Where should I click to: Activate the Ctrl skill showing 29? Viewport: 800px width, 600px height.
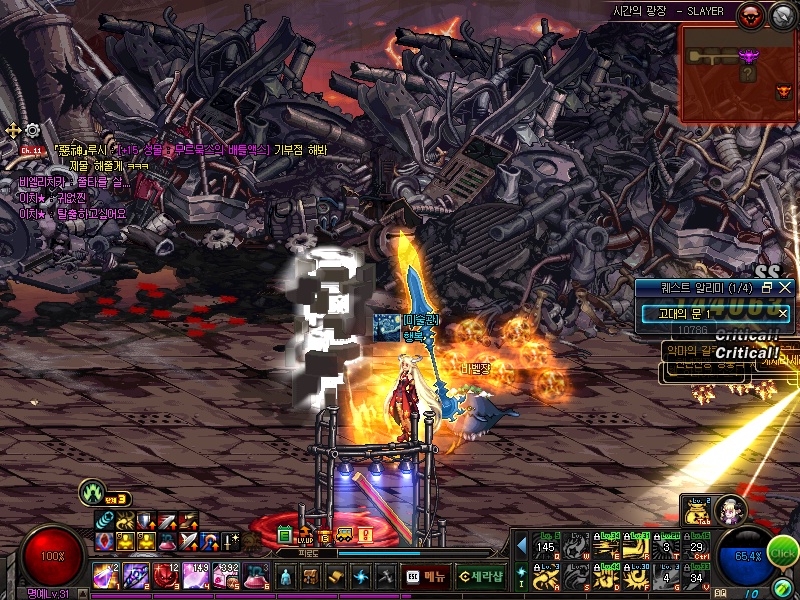click(x=699, y=548)
